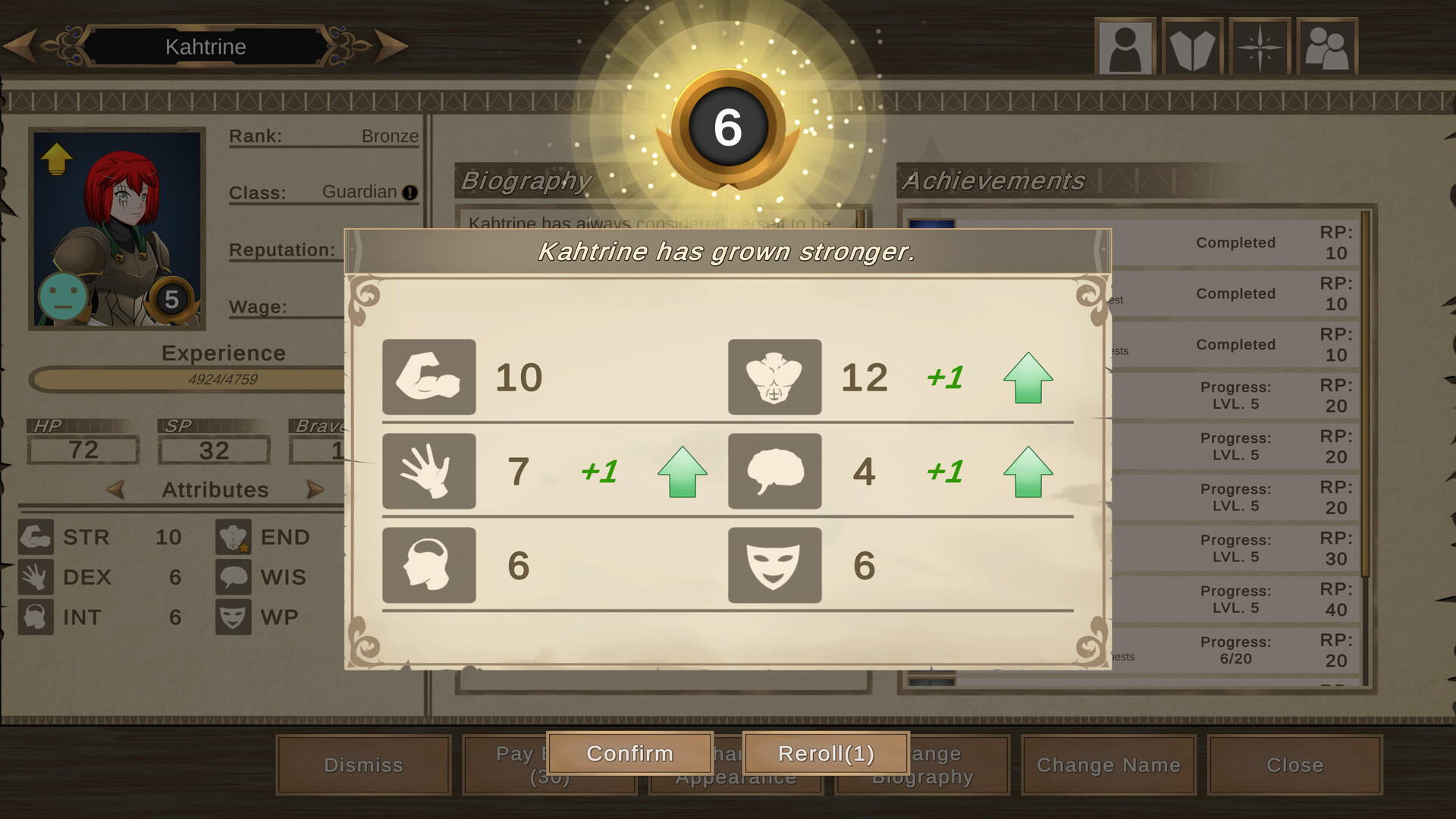Image resolution: width=1456 pixels, height=819 pixels.
Task: Open the character profile icon top right
Action: pyautogui.click(x=1125, y=45)
